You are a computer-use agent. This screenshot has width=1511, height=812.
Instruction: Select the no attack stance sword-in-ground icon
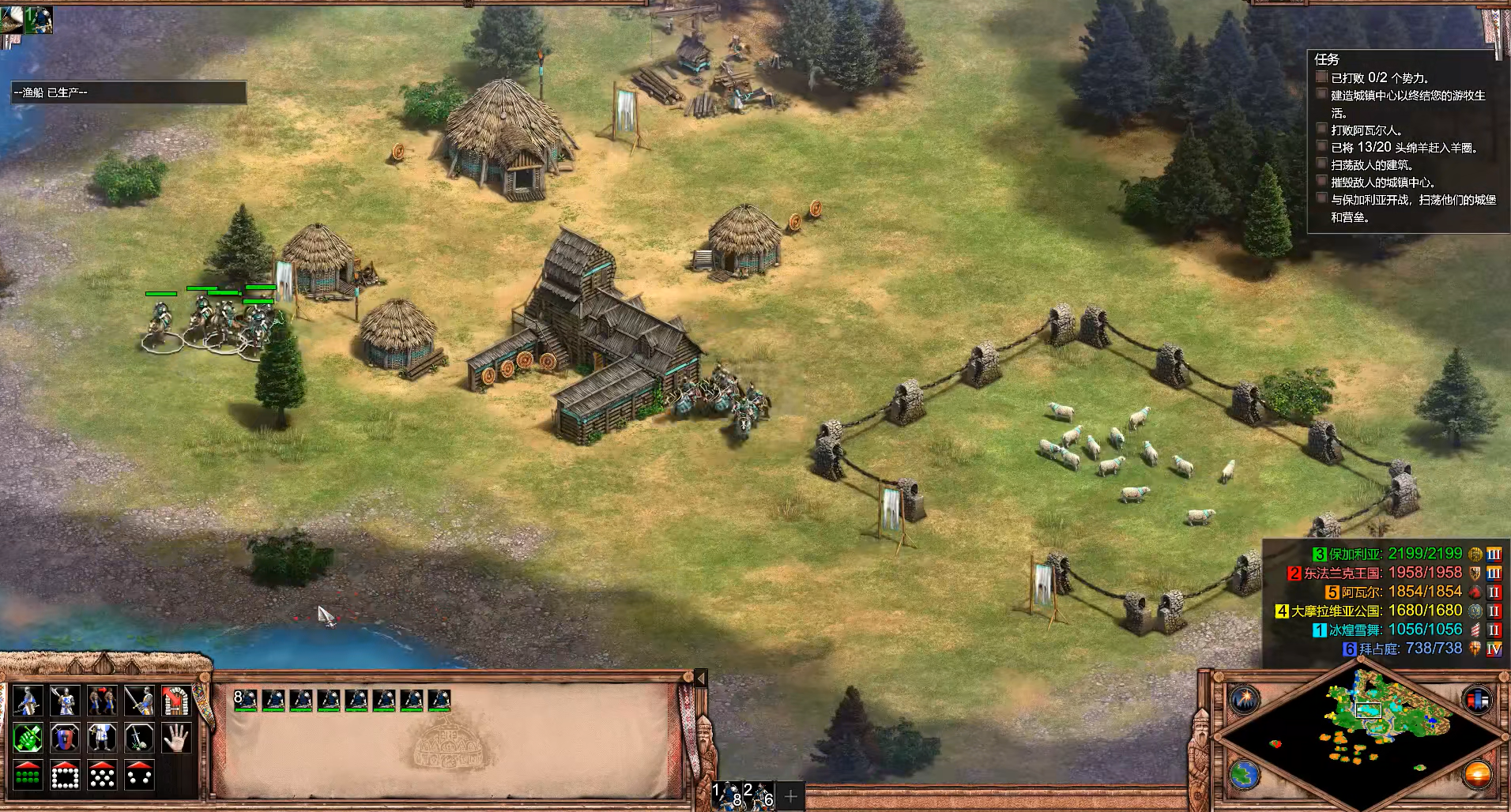(138, 738)
